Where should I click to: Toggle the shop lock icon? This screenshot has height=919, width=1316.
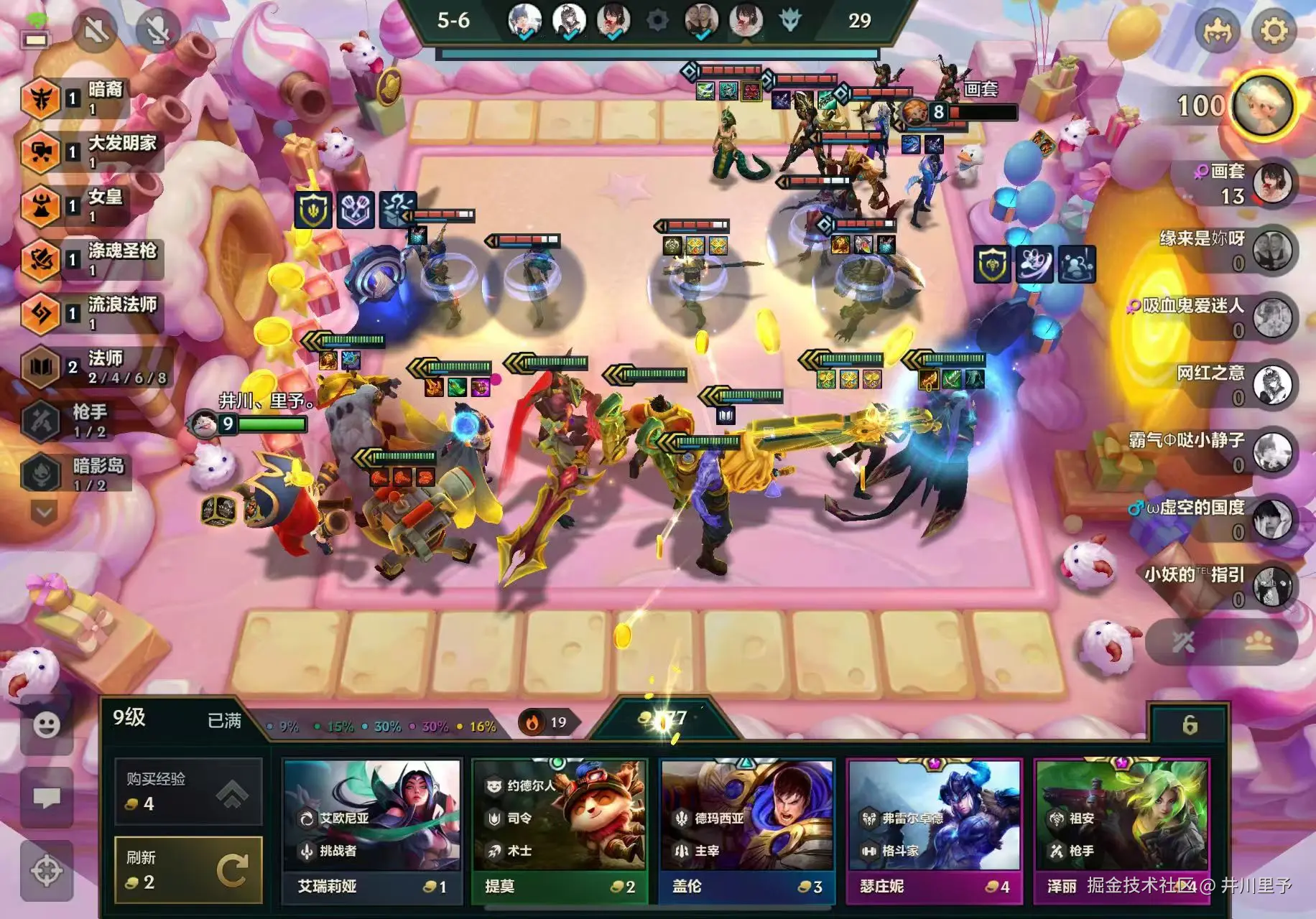coord(1190,725)
